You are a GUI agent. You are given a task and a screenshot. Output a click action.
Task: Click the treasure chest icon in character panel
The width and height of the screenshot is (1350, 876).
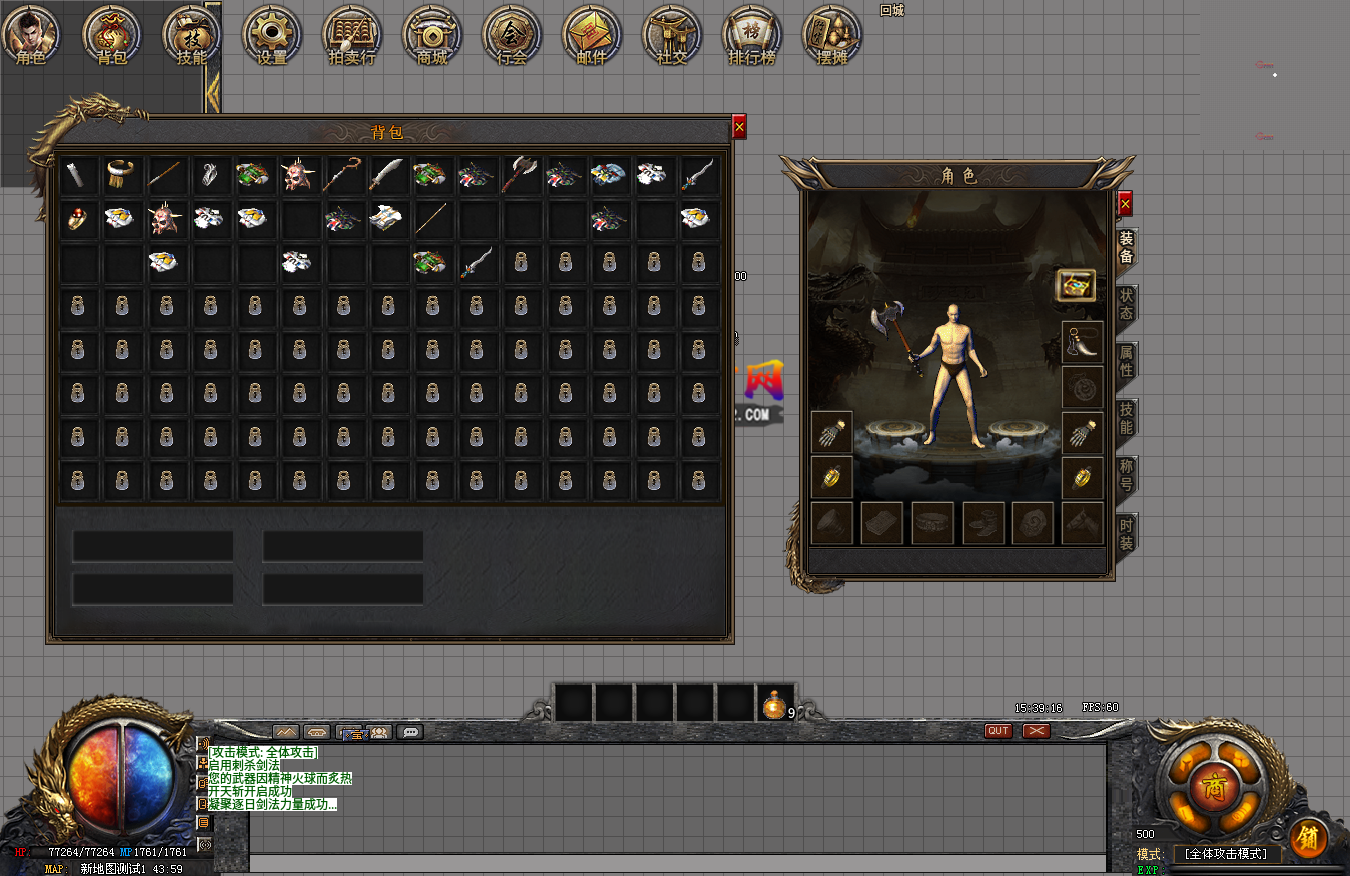(1076, 285)
